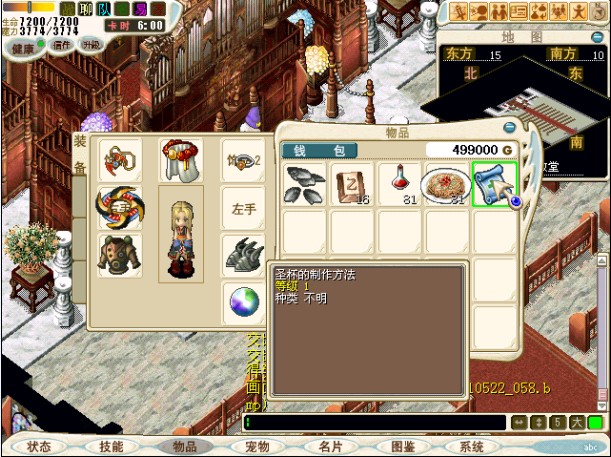Minimize the 物品 inventory window
Screen dimensions: 611x457
pos(510,128)
